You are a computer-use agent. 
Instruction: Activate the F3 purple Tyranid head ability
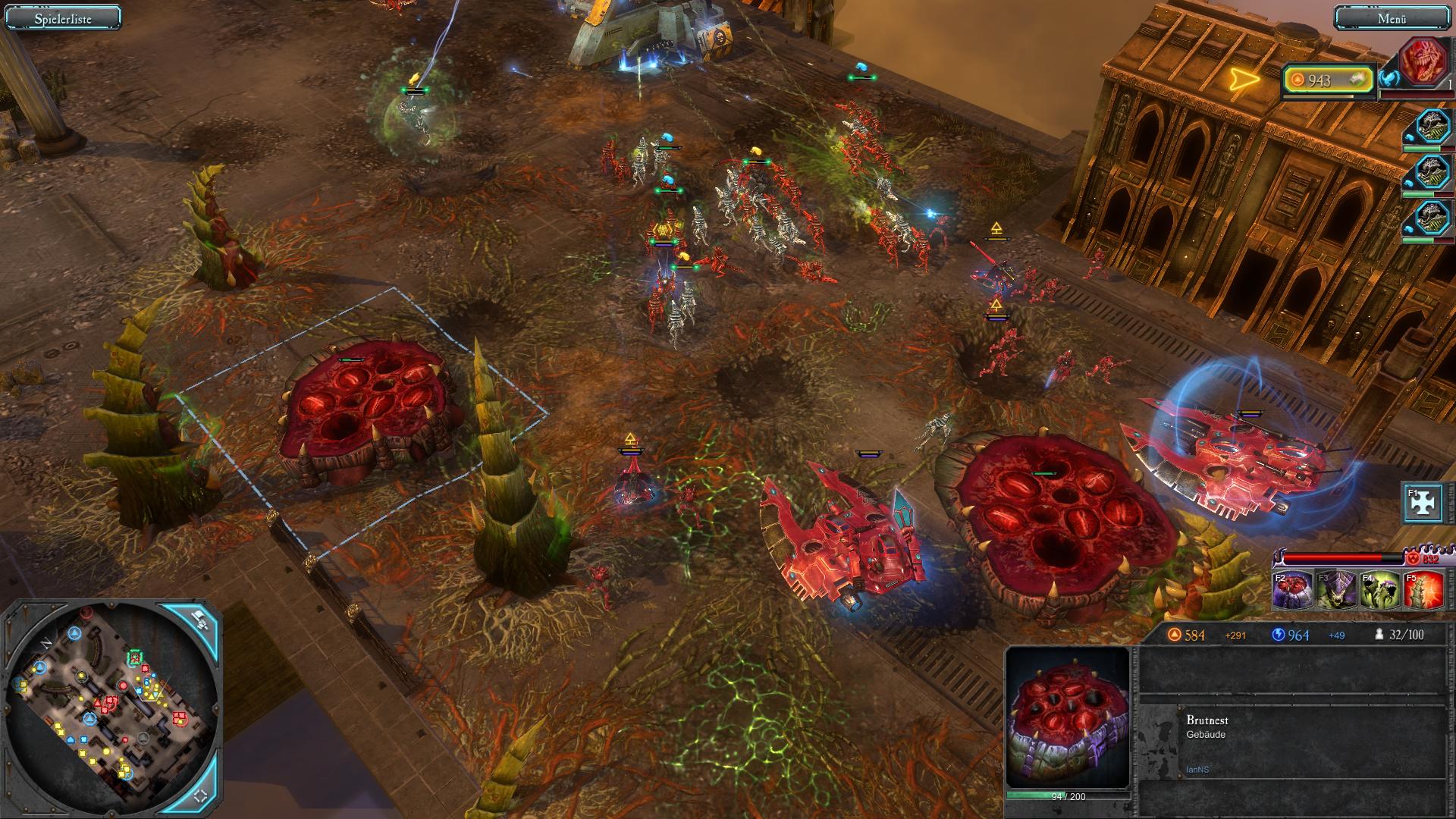(x=1336, y=591)
